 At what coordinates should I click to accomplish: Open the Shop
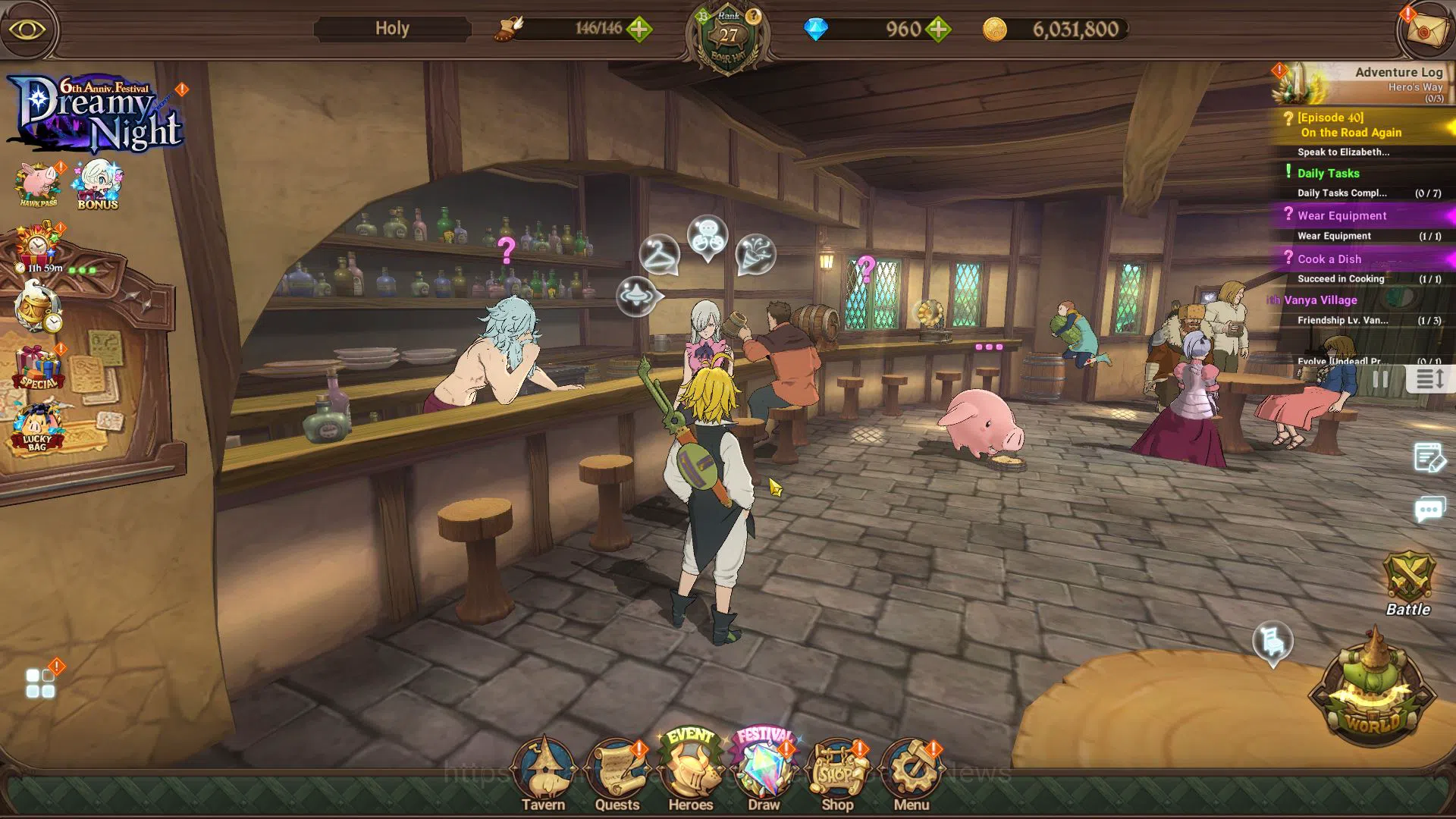click(x=837, y=773)
